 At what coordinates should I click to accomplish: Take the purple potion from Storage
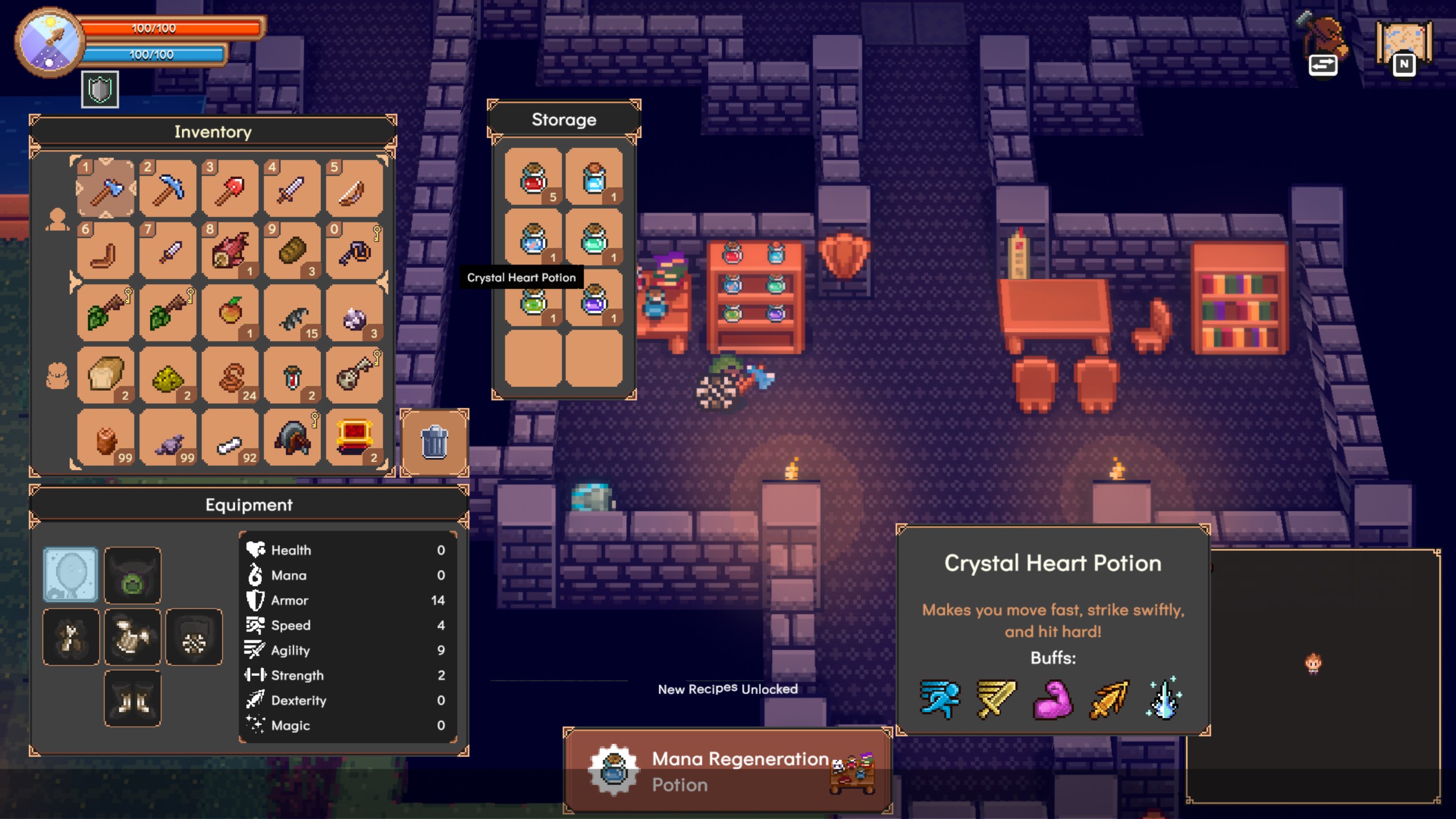pyautogui.click(x=594, y=299)
